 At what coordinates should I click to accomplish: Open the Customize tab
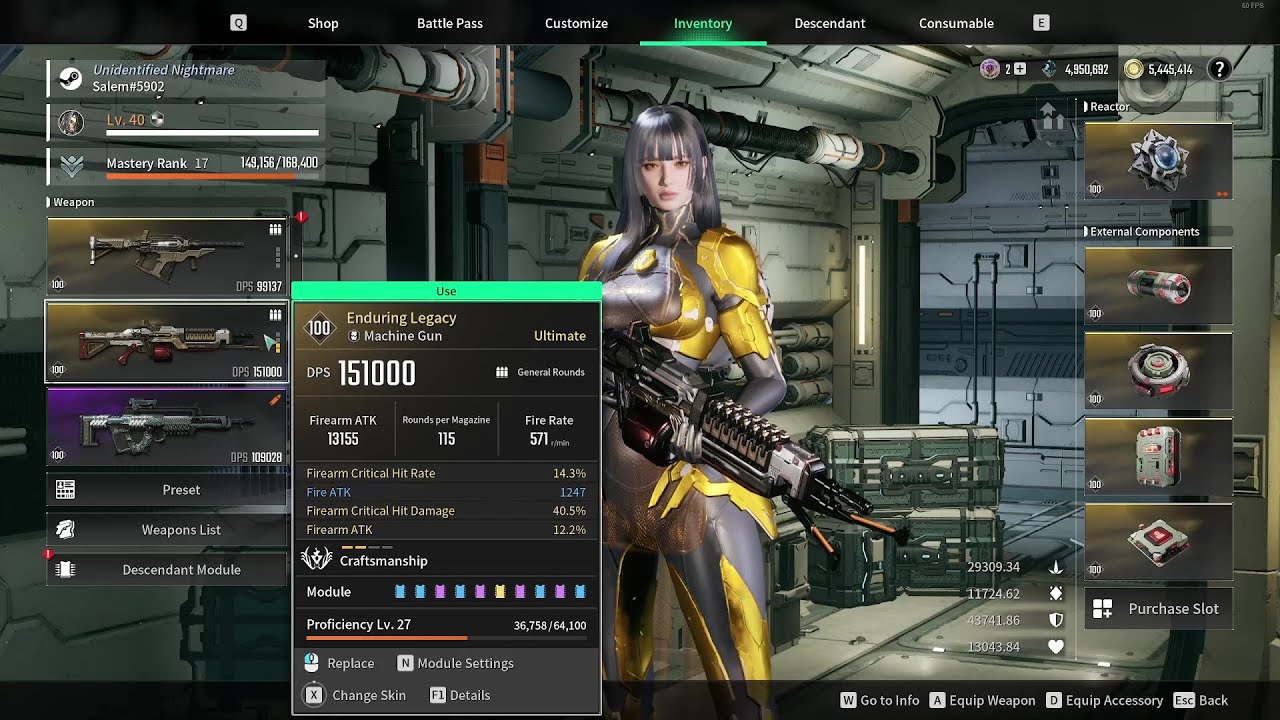[576, 23]
